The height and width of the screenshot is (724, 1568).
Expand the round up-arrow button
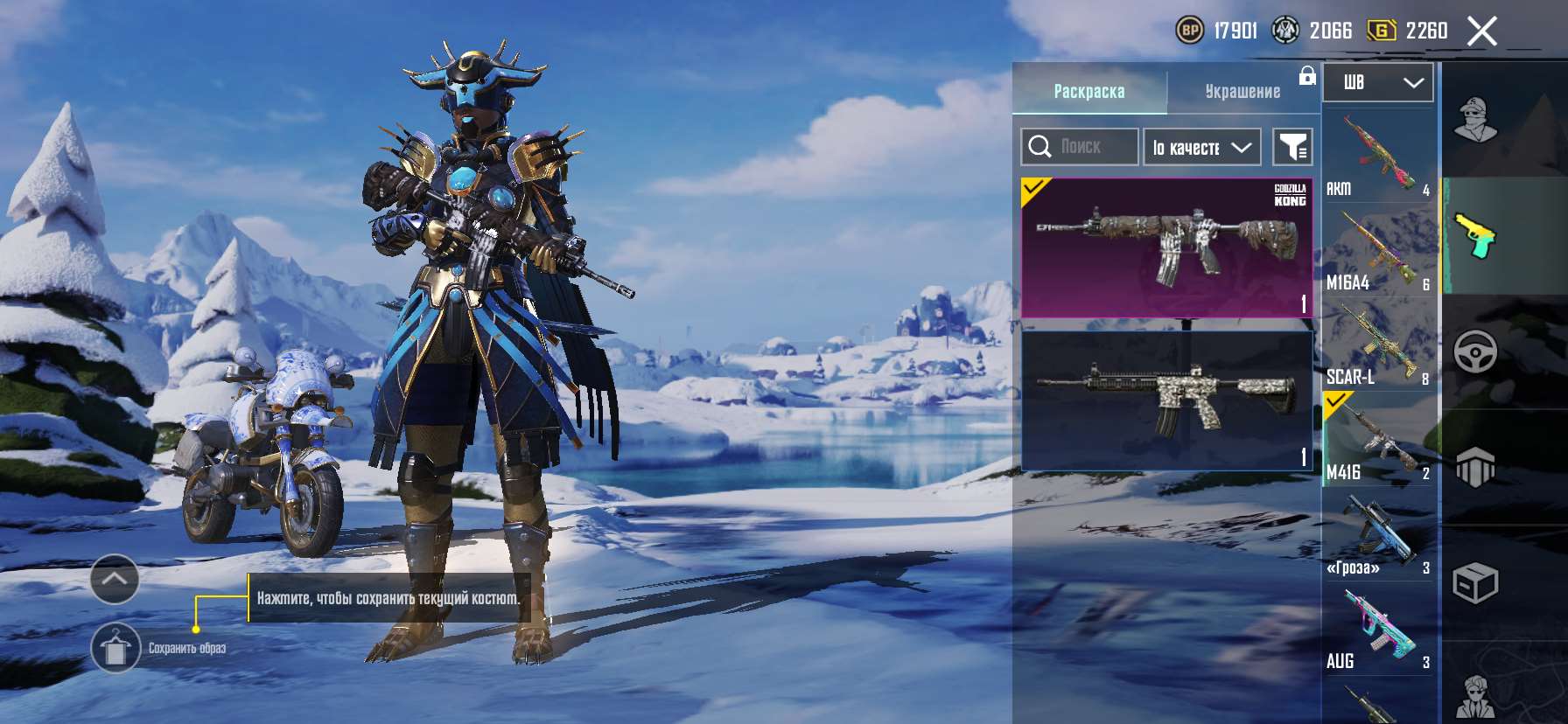click(115, 579)
